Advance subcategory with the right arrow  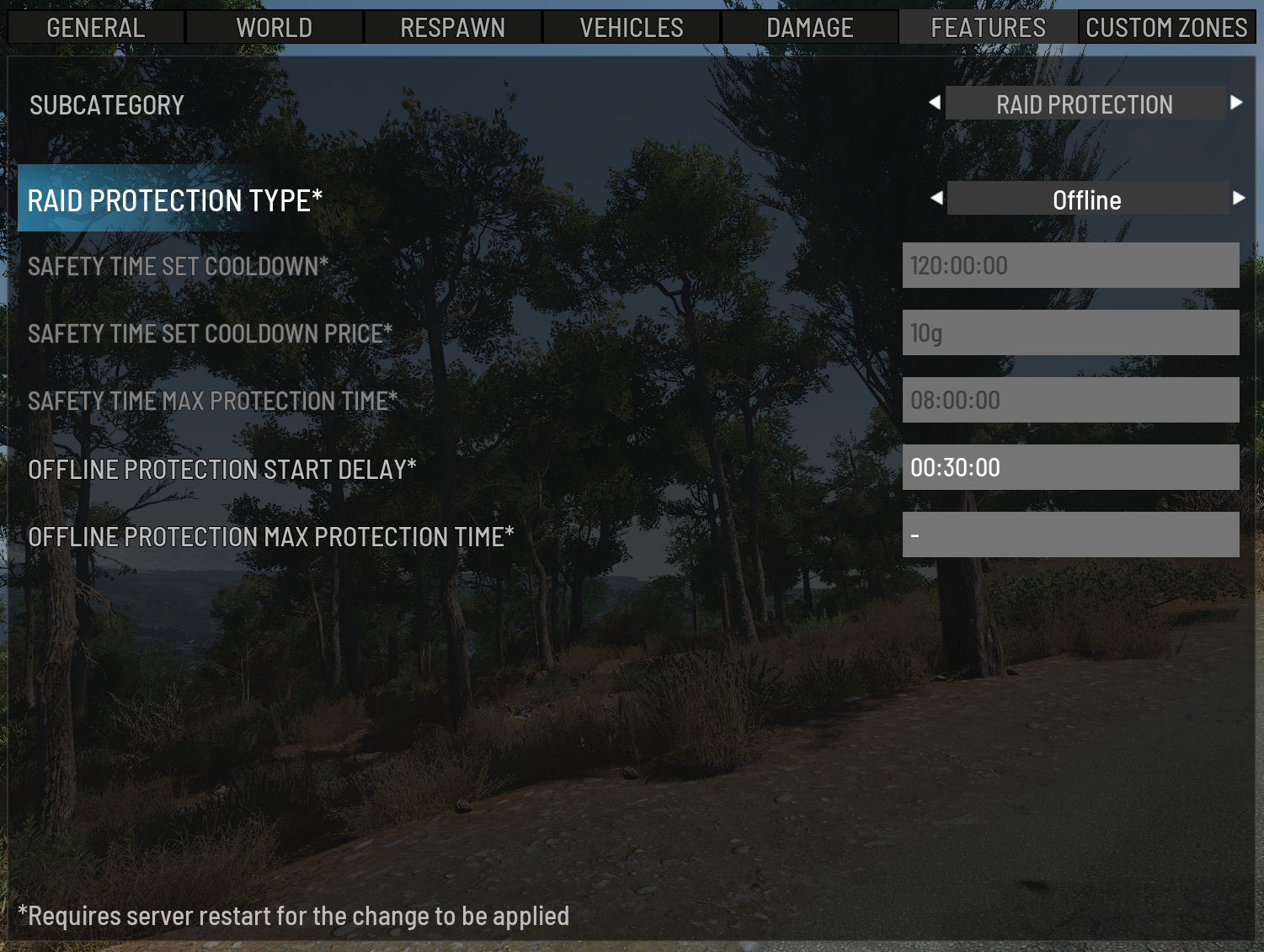pos(1236,103)
